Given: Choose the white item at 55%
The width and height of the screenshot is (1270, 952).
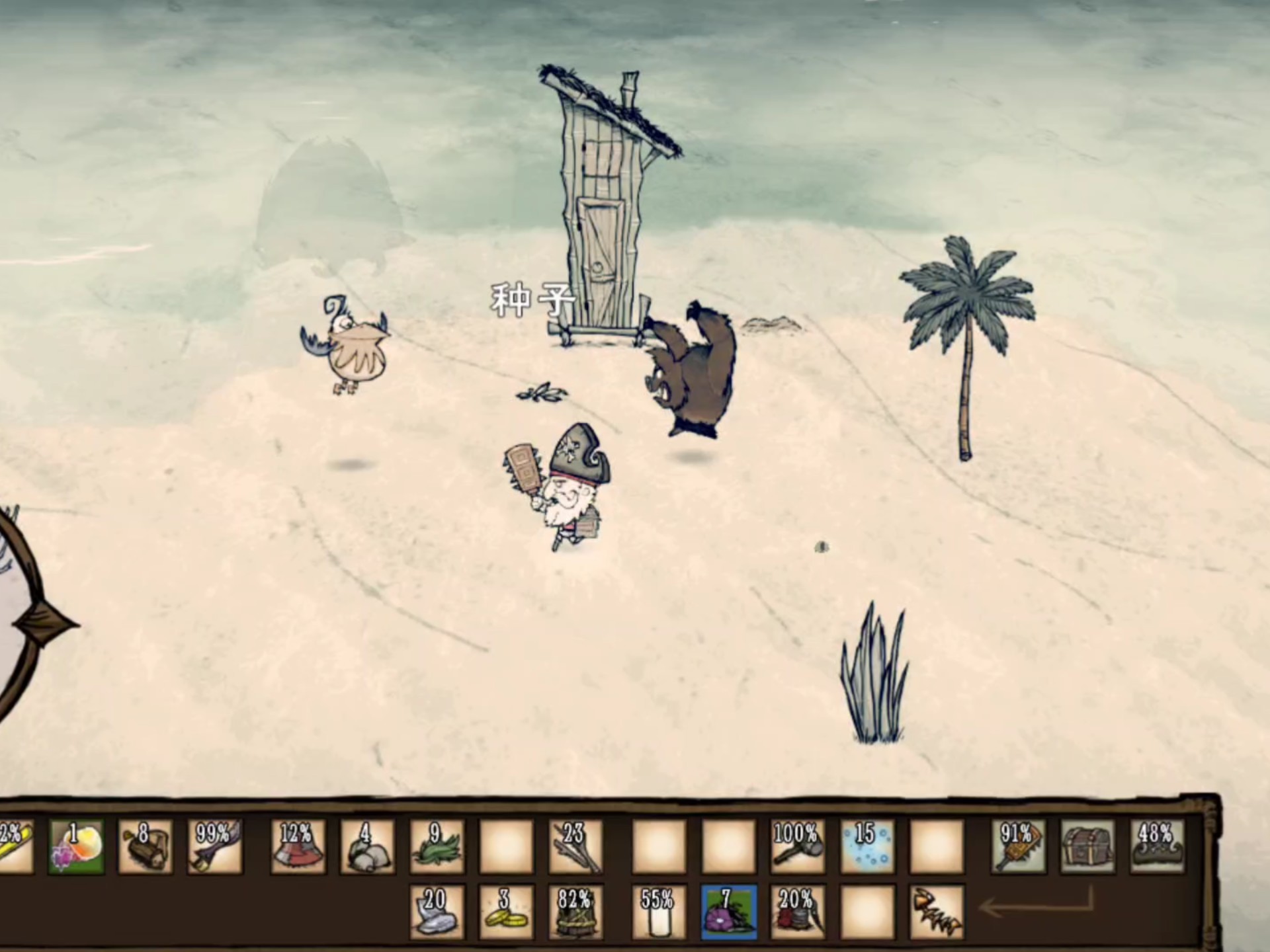Looking at the screenshot, I should click(x=658, y=912).
